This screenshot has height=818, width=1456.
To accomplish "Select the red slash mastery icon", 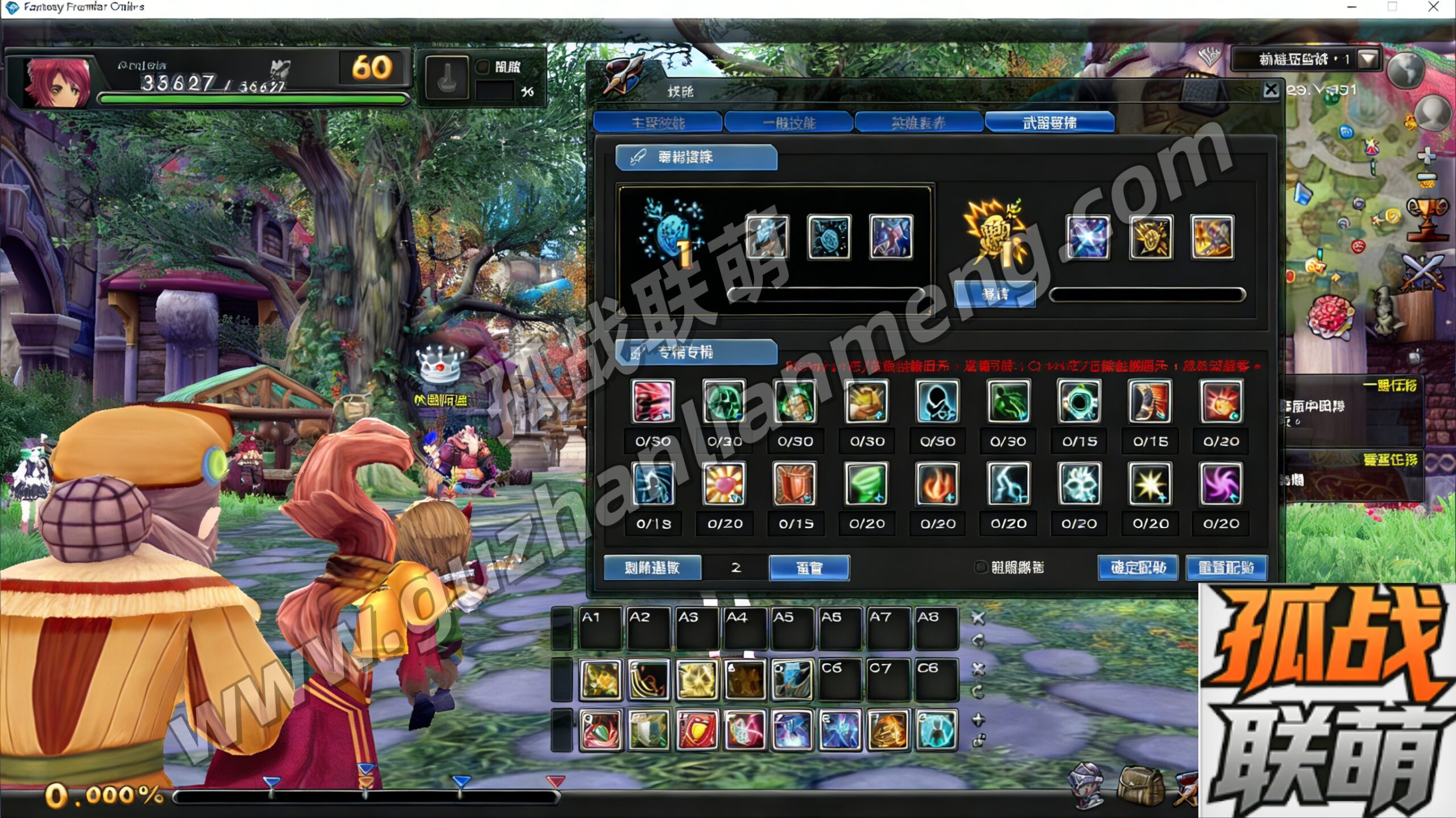I will [653, 401].
